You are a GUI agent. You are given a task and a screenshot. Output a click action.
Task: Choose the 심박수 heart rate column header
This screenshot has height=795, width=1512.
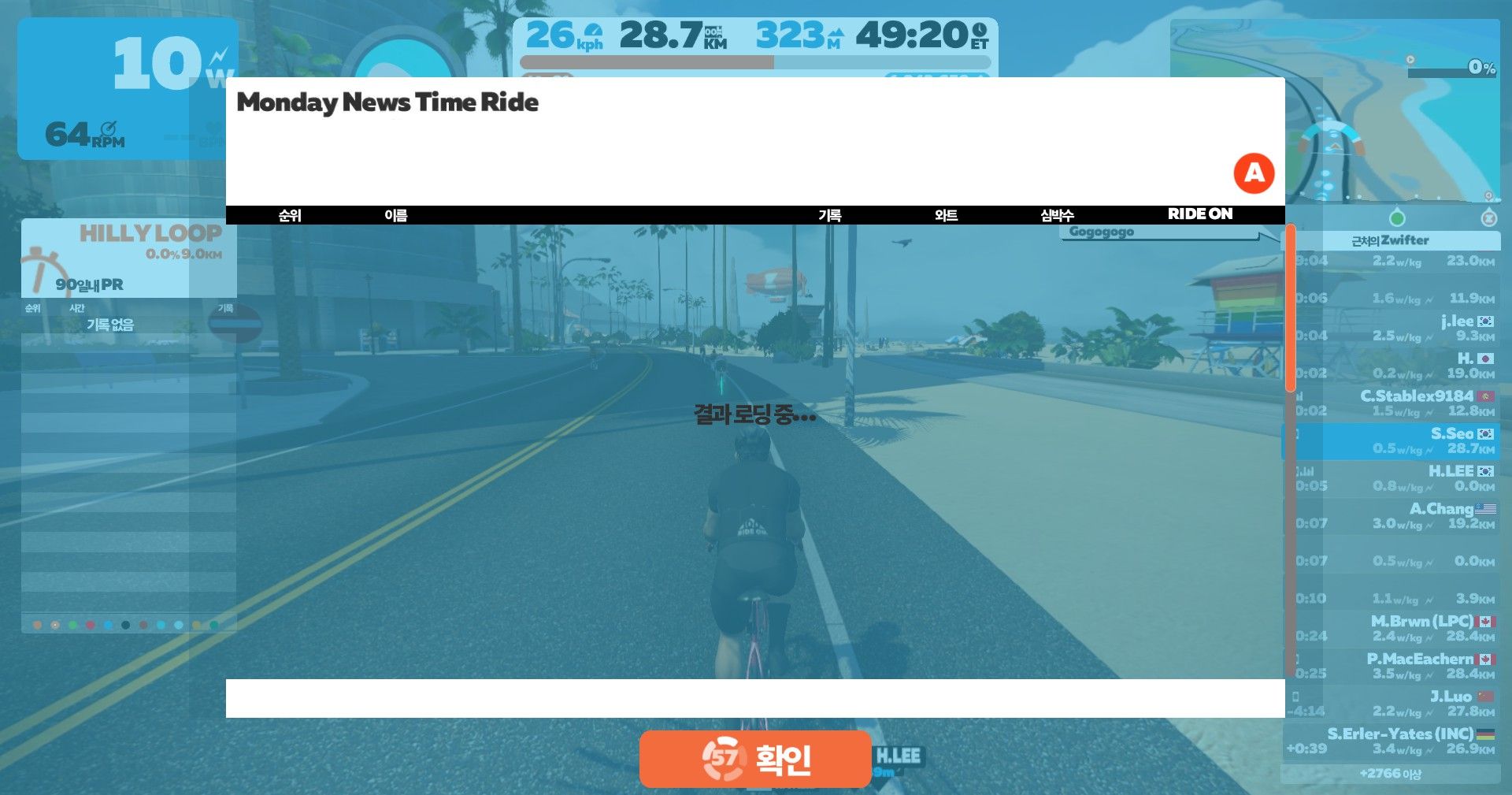[x=1057, y=215]
